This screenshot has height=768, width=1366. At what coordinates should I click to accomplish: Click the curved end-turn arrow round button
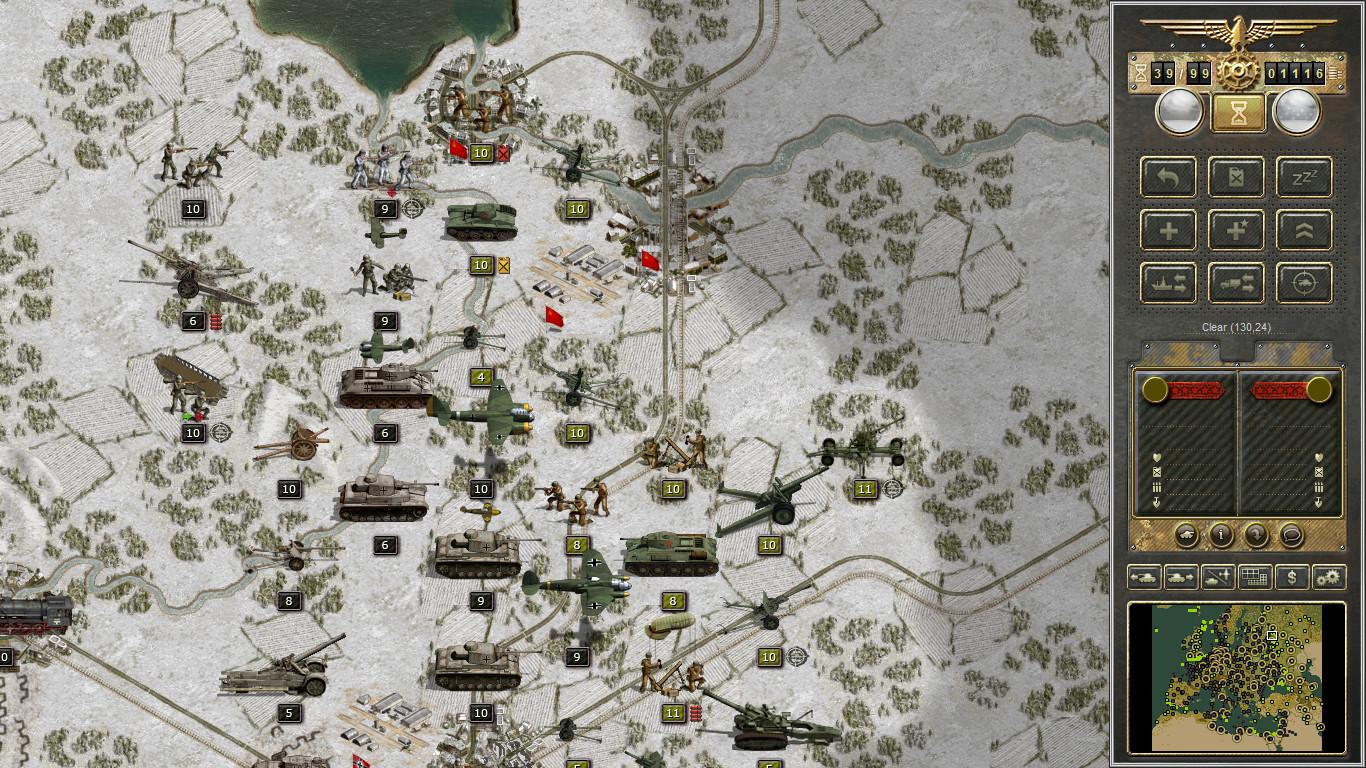(1257, 535)
